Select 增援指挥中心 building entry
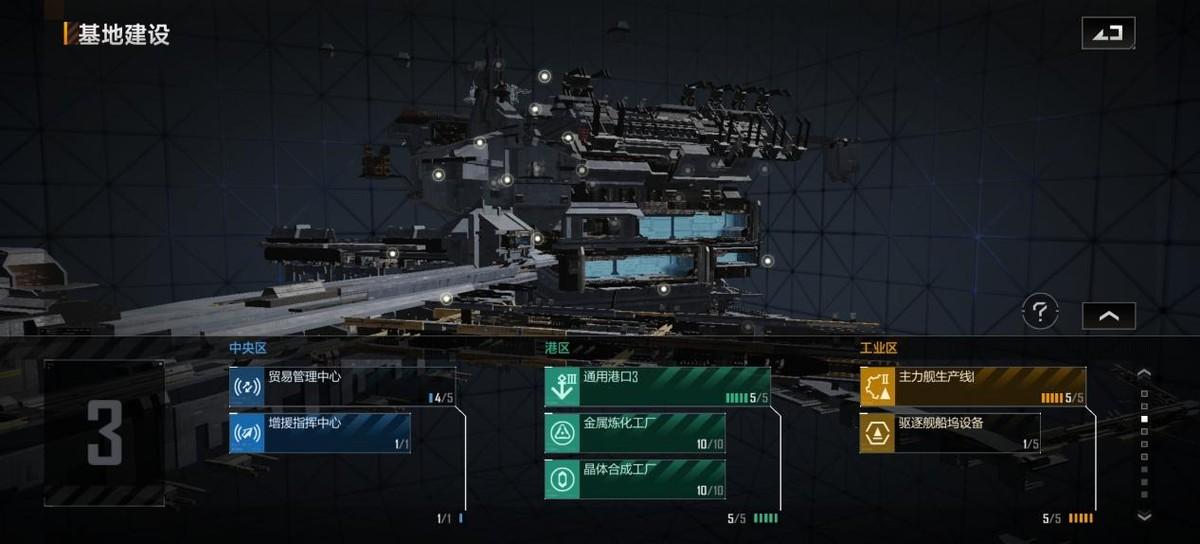1200x544 pixels. [x=320, y=433]
